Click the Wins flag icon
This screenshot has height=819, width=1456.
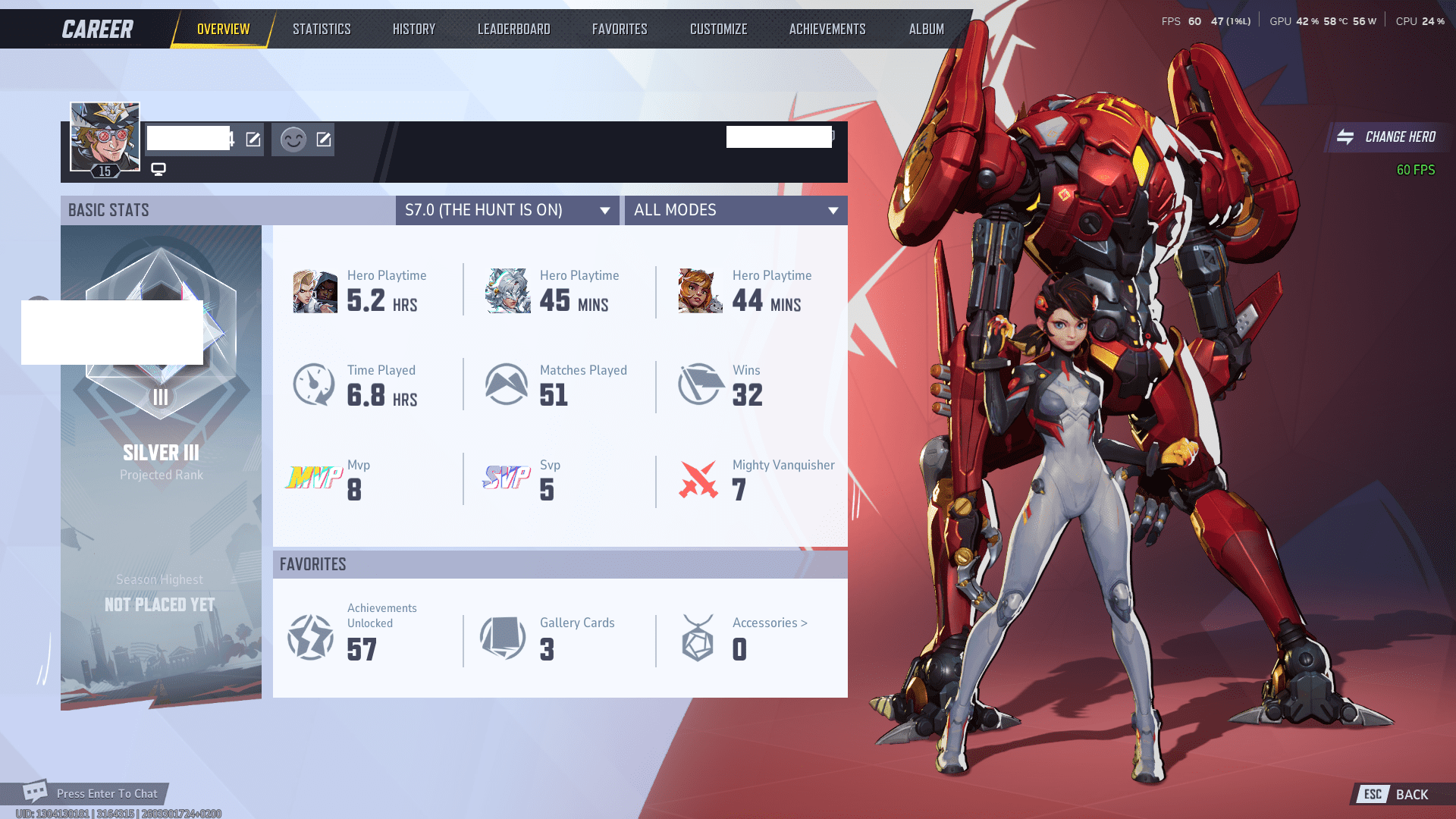coord(699,384)
